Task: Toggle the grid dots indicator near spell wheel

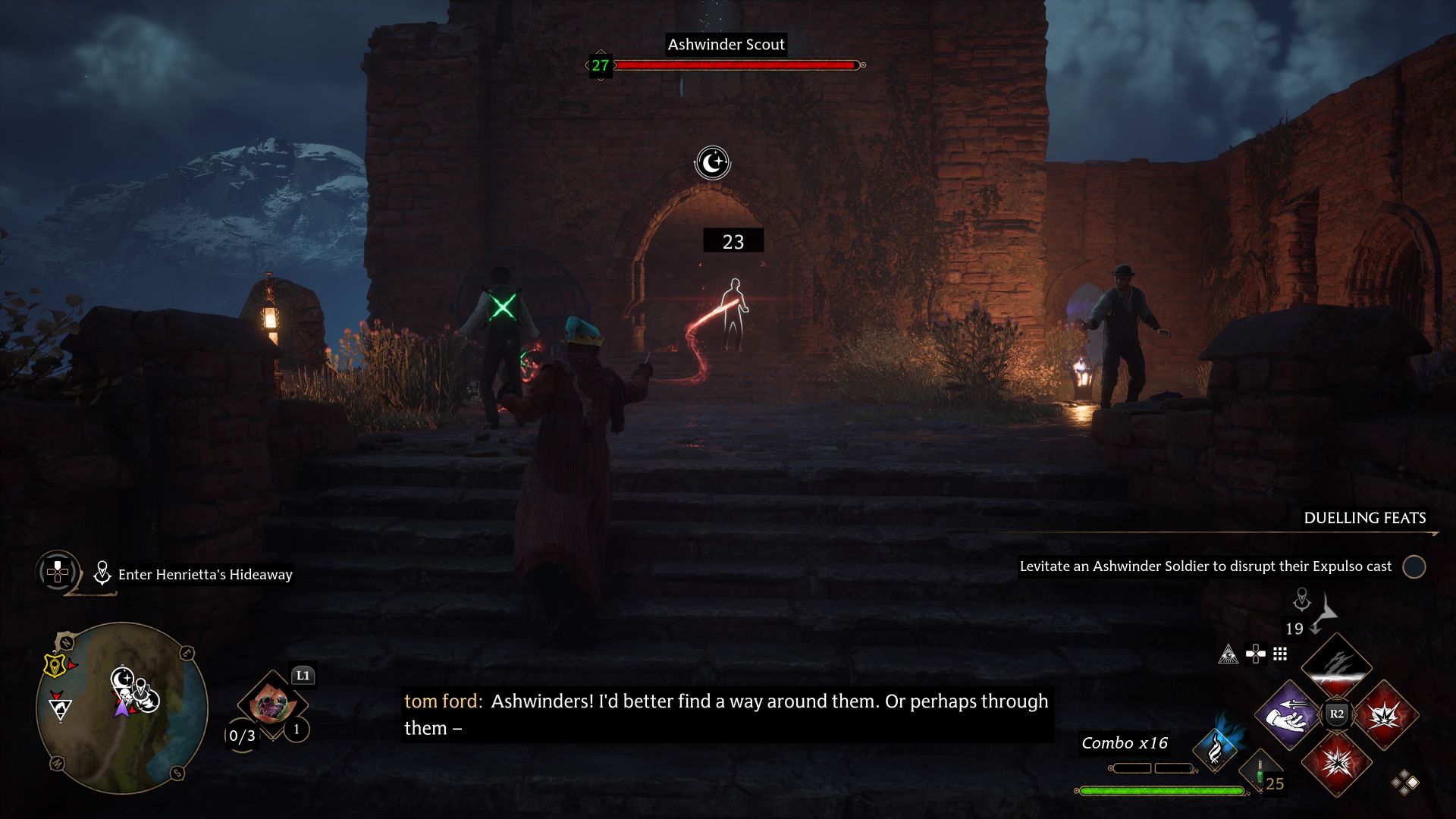Action: click(x=1280, y=654)
